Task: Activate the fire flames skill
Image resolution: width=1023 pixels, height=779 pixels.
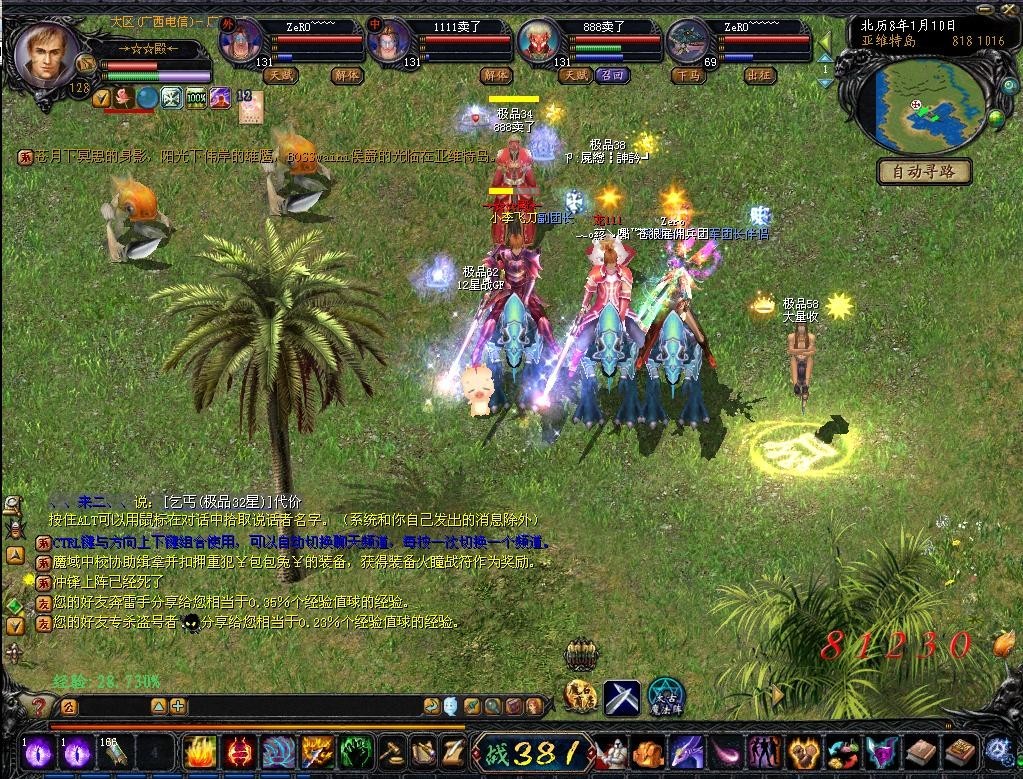Action: 199,751
